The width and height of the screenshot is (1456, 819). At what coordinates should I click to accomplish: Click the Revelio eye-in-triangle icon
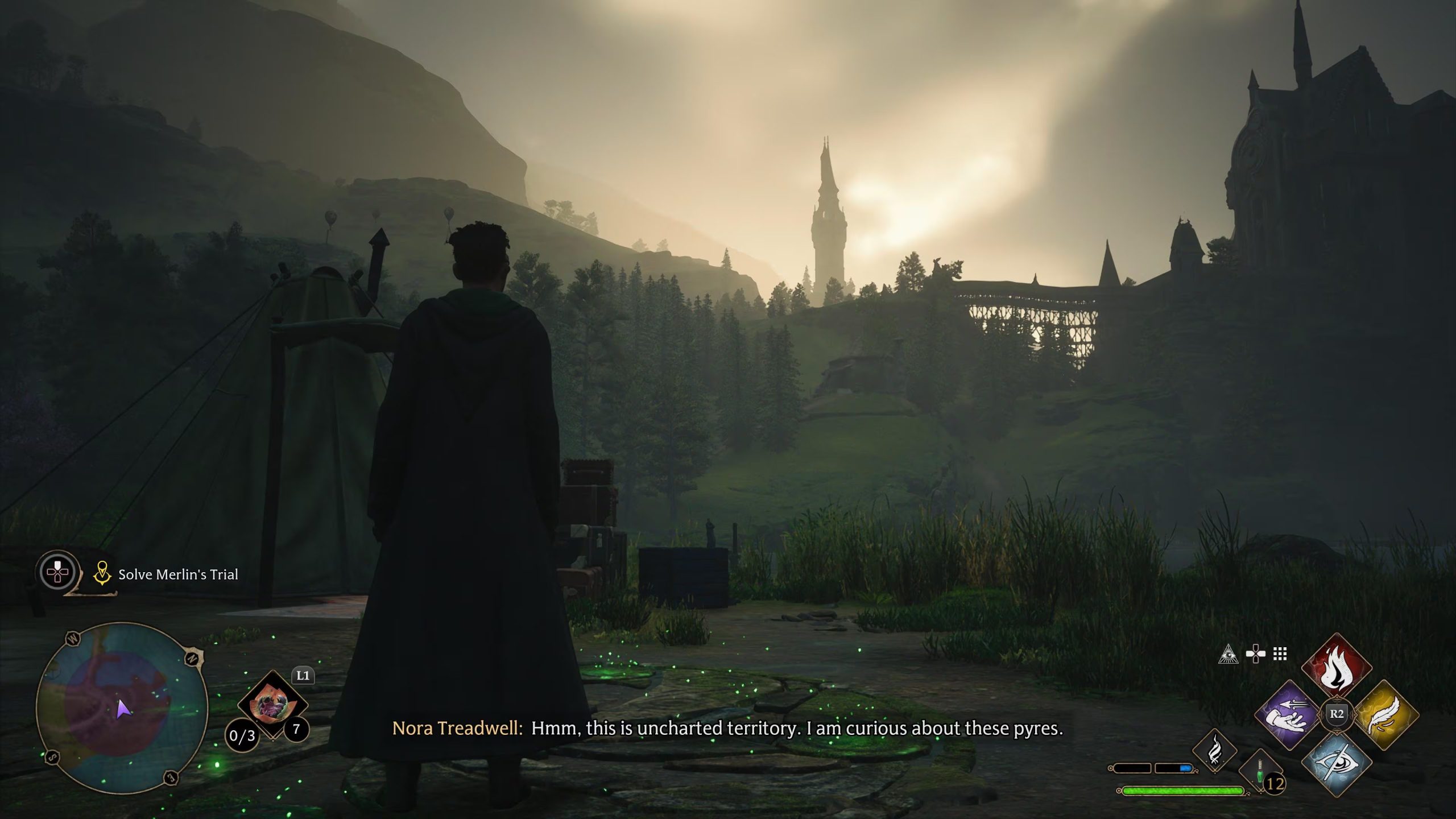(1228, 655)
